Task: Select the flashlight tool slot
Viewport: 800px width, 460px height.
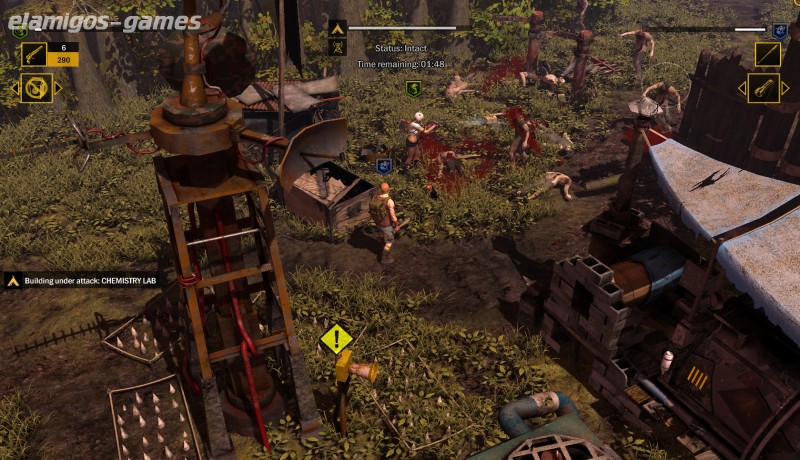Action: click(763, 88)
